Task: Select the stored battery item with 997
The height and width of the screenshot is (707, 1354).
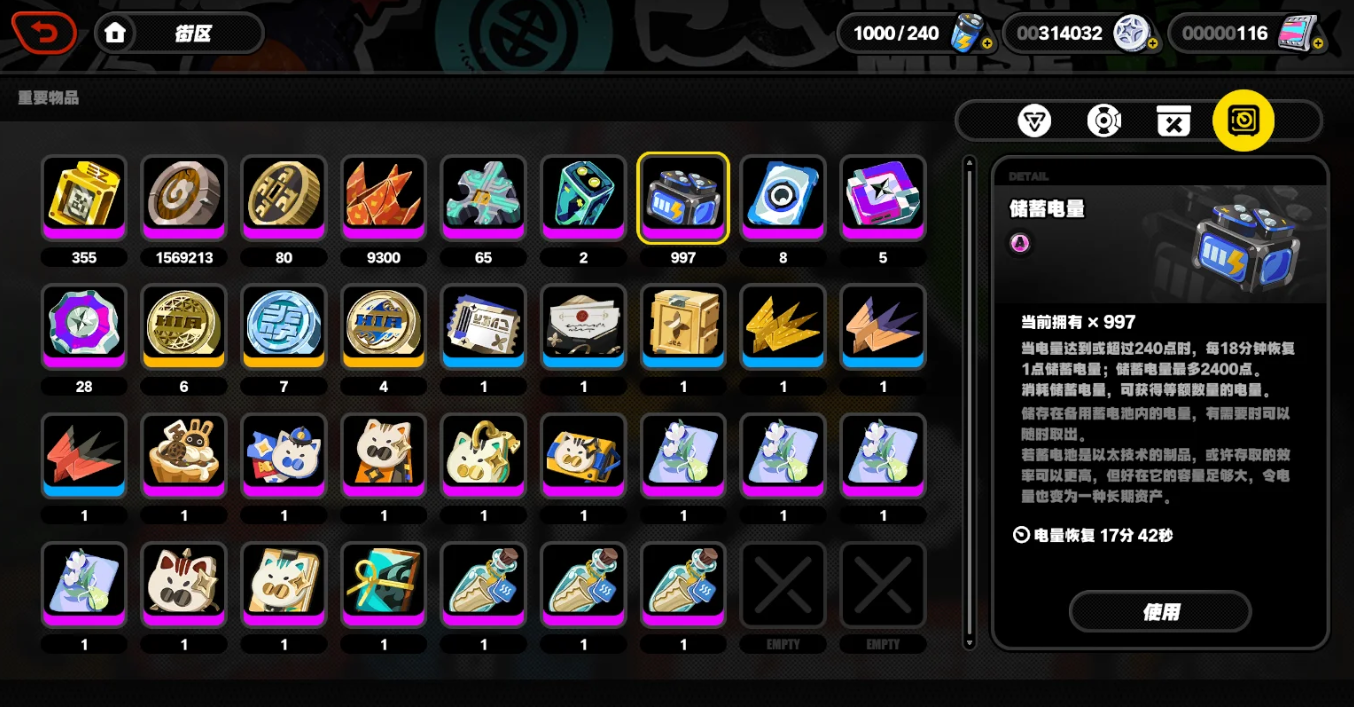Action: click(x=684, y=197)
